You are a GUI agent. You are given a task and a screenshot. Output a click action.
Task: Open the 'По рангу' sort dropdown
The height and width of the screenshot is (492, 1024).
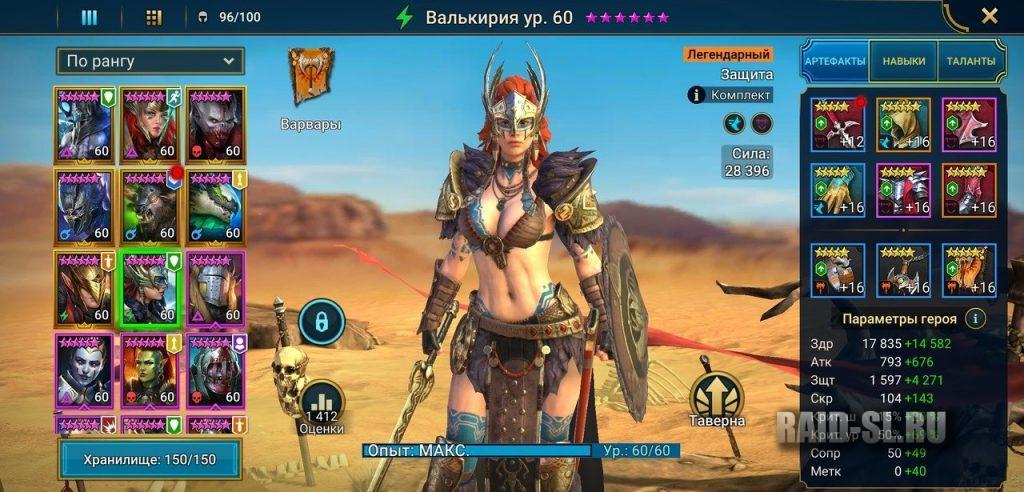pos(149,61)
